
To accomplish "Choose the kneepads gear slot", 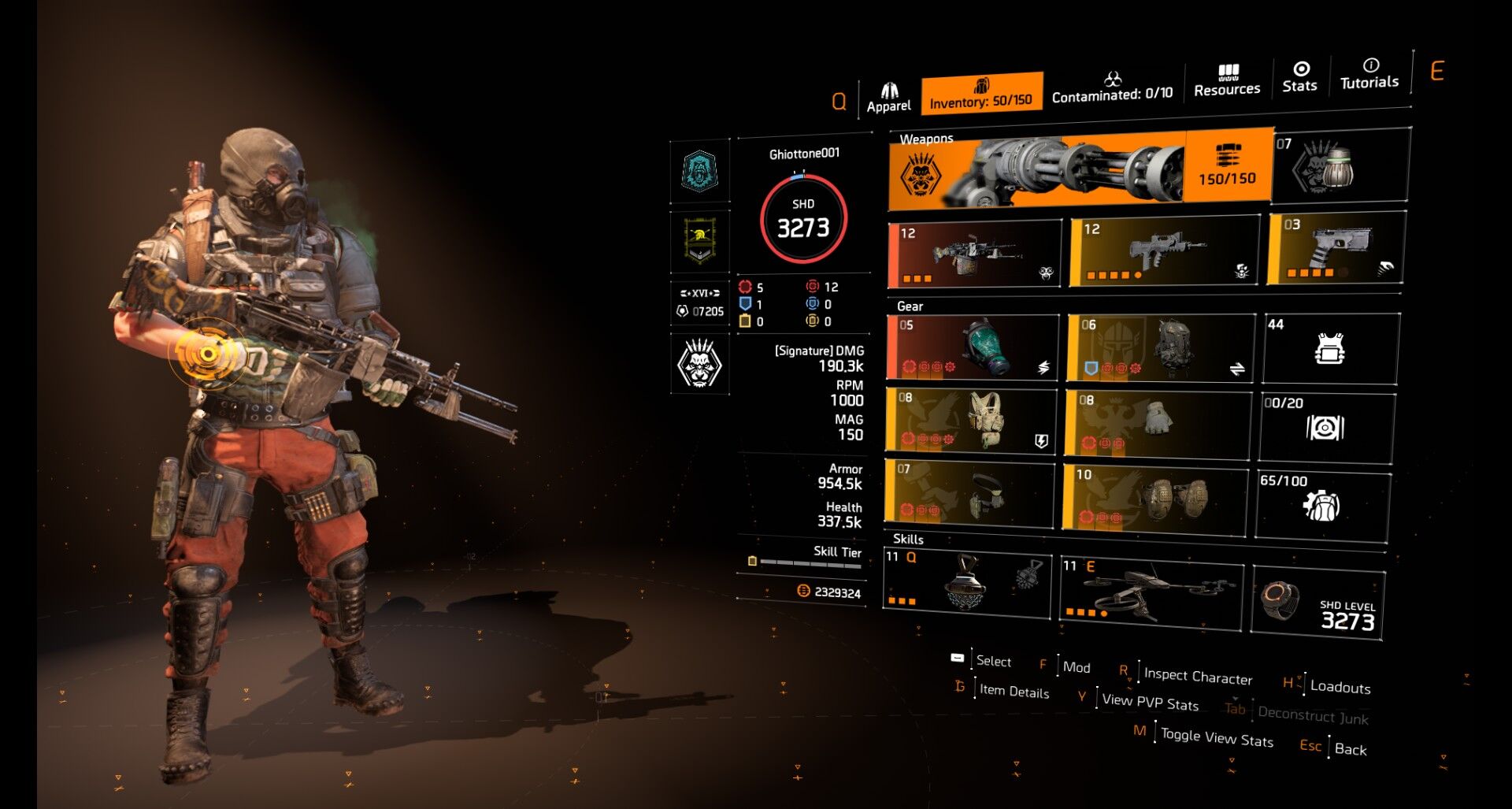I will (1154, 497).
